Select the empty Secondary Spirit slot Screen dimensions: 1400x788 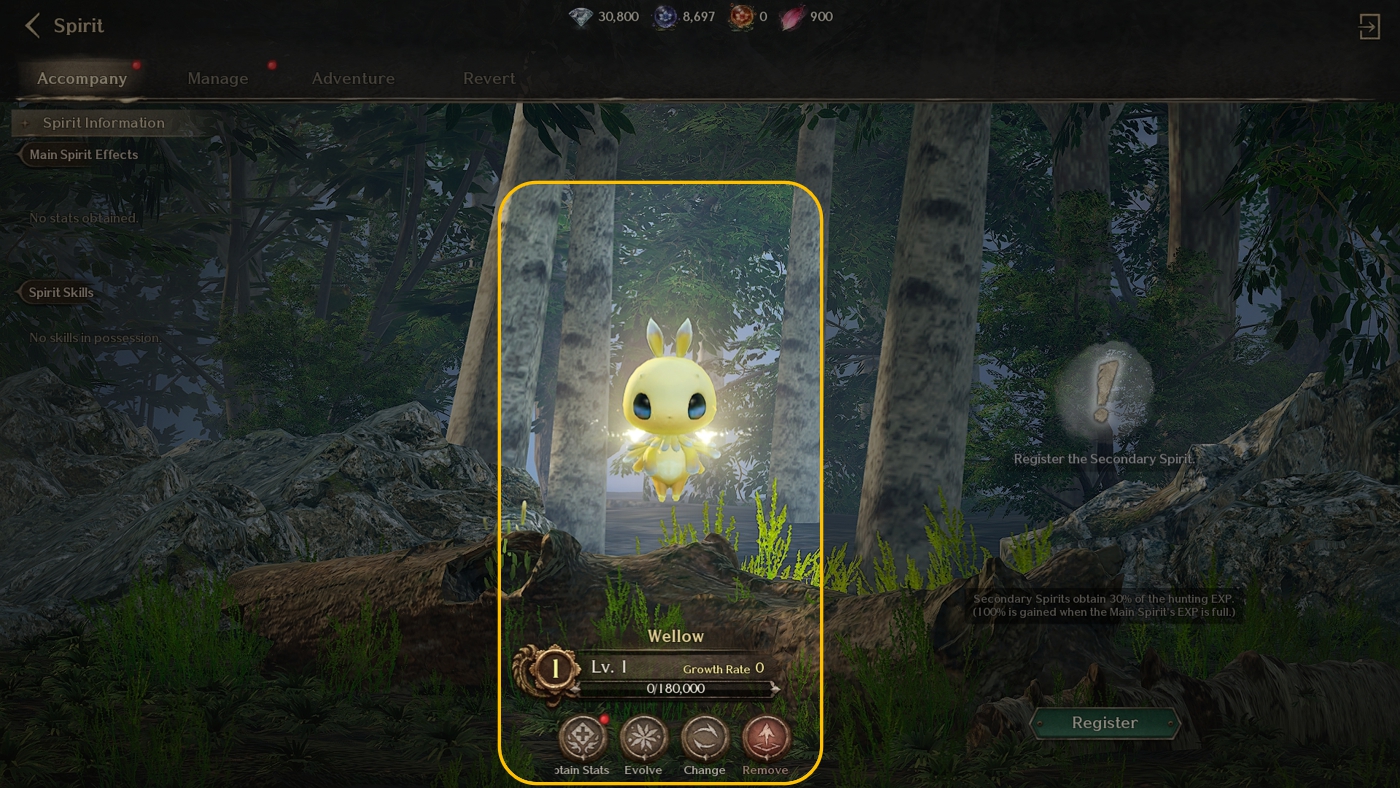coord(1104,391)
